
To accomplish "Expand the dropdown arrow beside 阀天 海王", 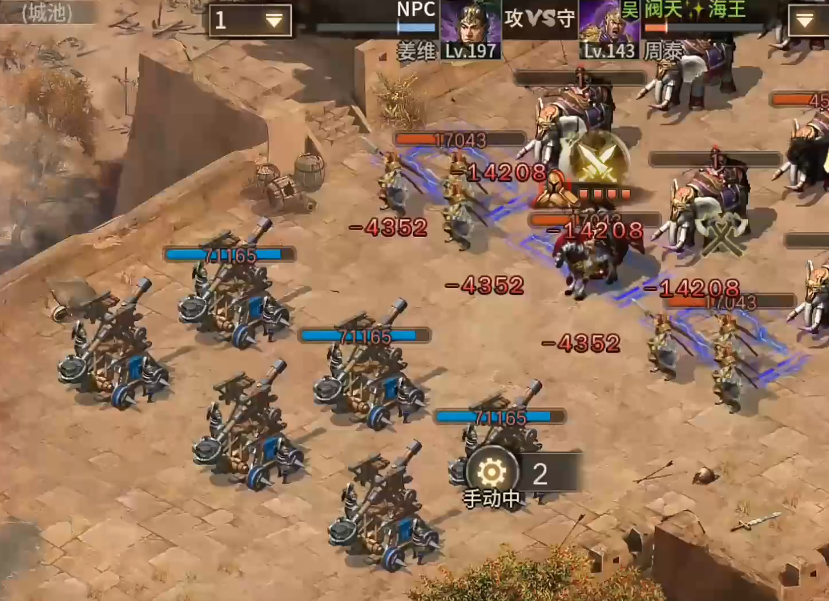I will pyautogui.click(x=807, y=20).
